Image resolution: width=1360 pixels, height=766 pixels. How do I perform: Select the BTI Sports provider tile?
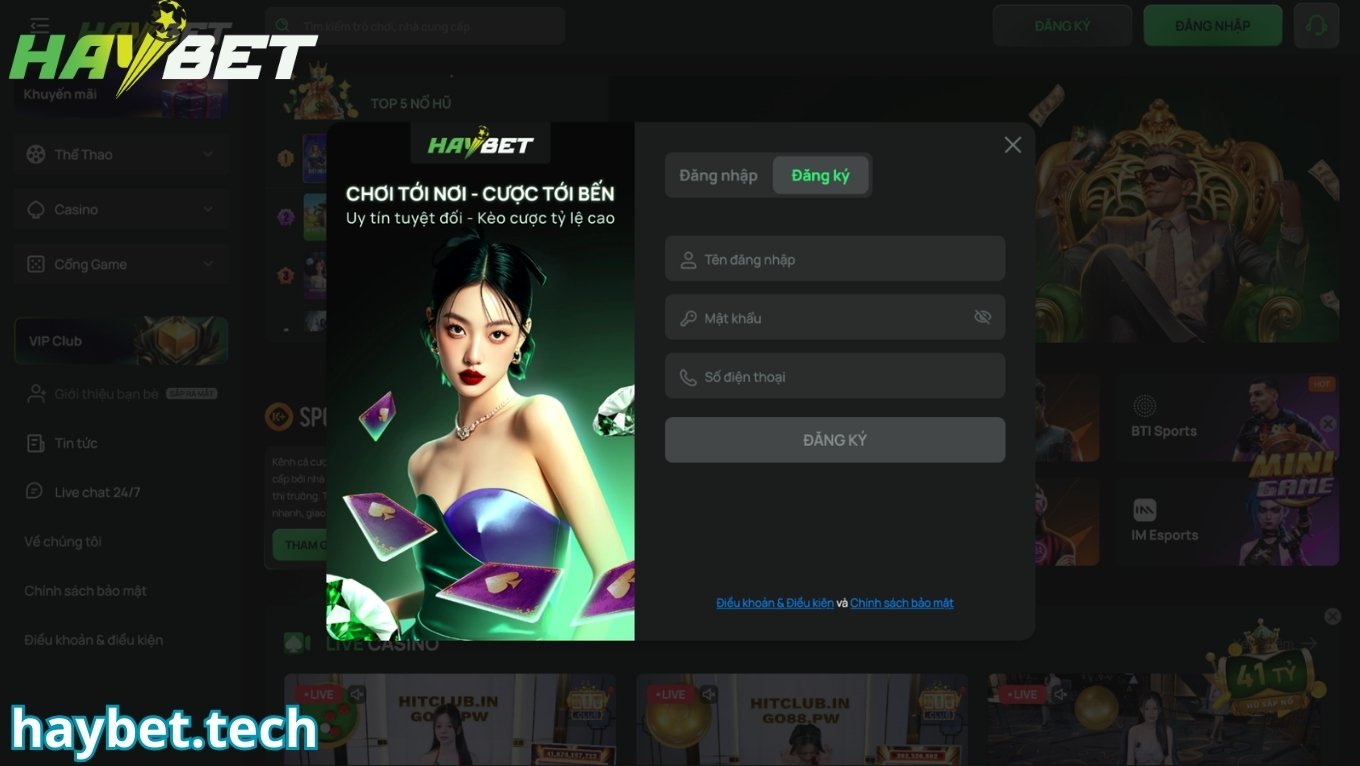pyautogui.click(x=1163, y=418)
